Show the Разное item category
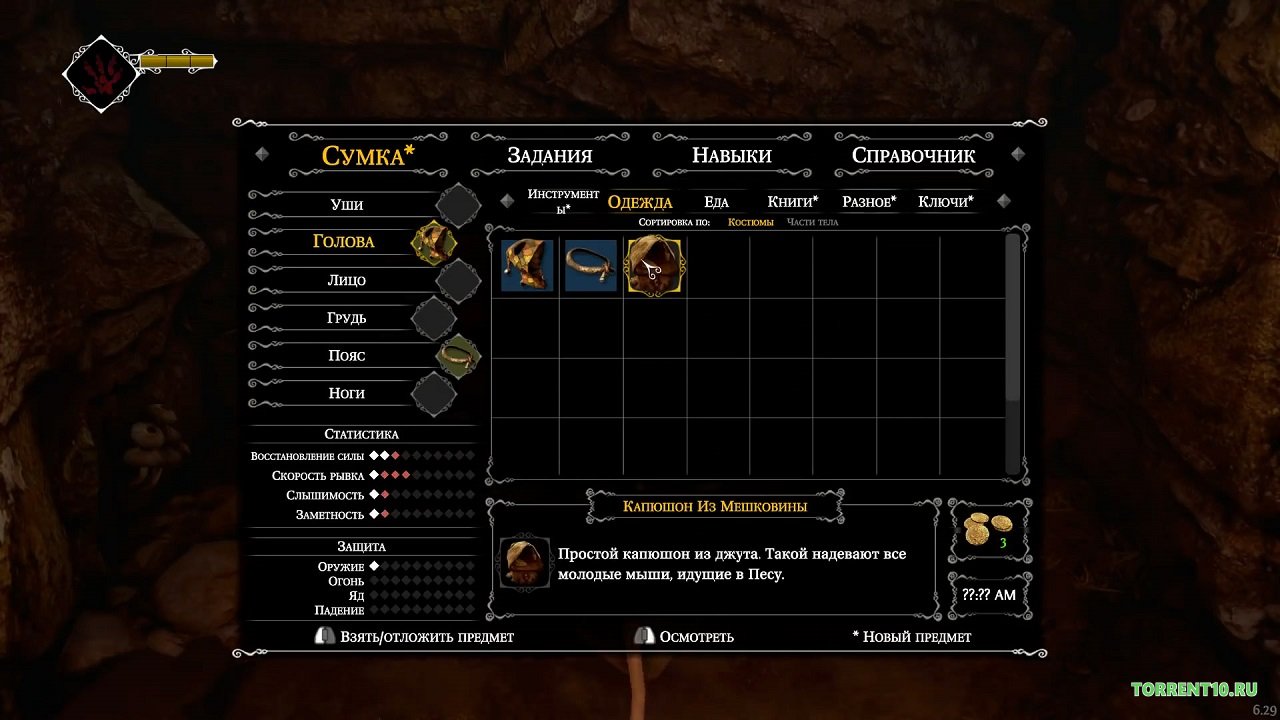The height and width of the screenshot is (720, 1280). pyautogui.click(x=869, y=202)
